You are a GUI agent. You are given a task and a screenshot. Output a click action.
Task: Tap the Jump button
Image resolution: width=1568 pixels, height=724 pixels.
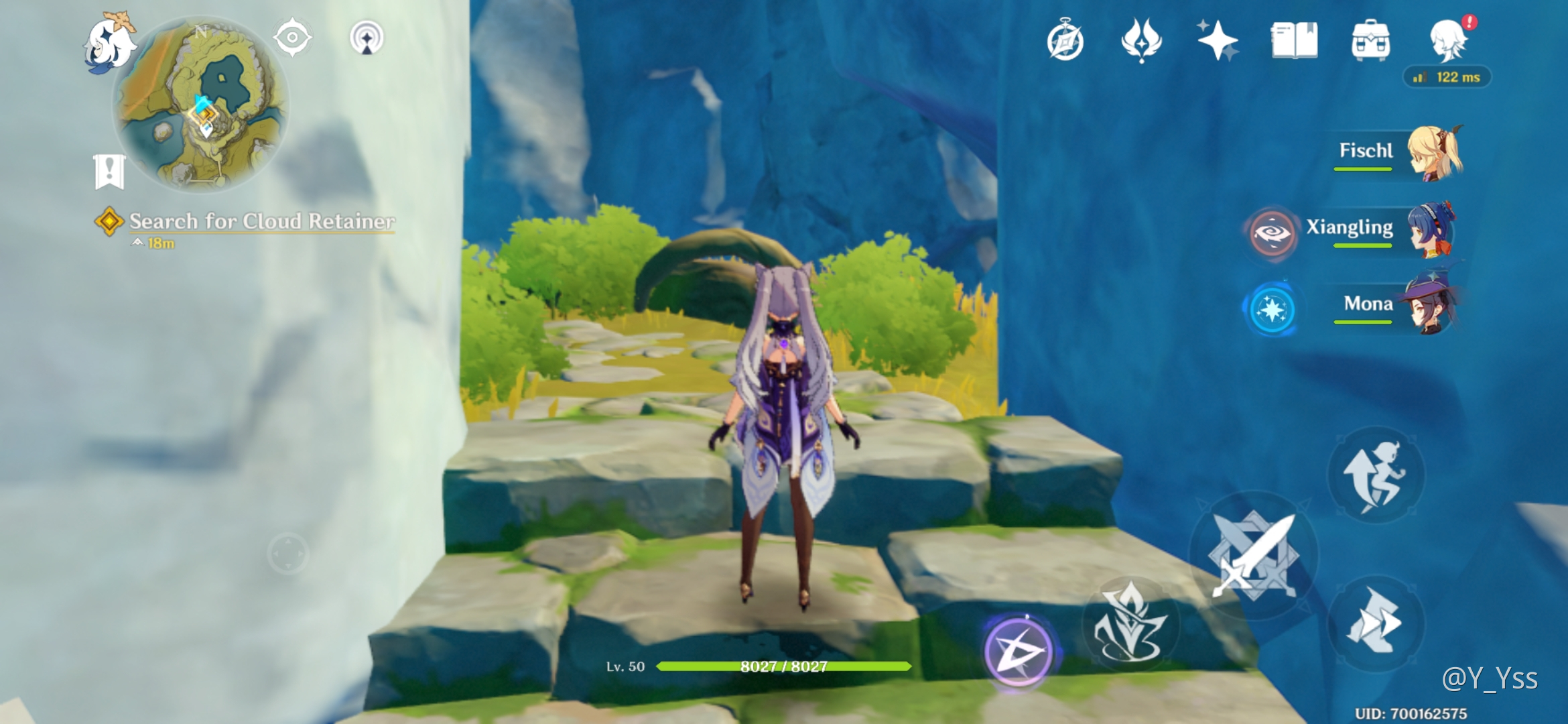(x=1376, y=475)
